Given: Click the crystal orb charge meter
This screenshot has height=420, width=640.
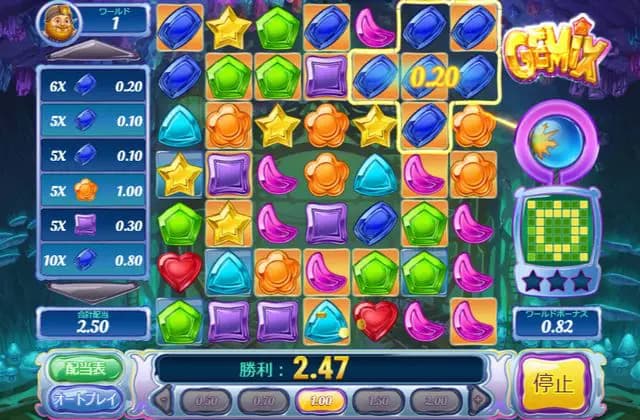Looking at the screenshot, I should (553, 143).
